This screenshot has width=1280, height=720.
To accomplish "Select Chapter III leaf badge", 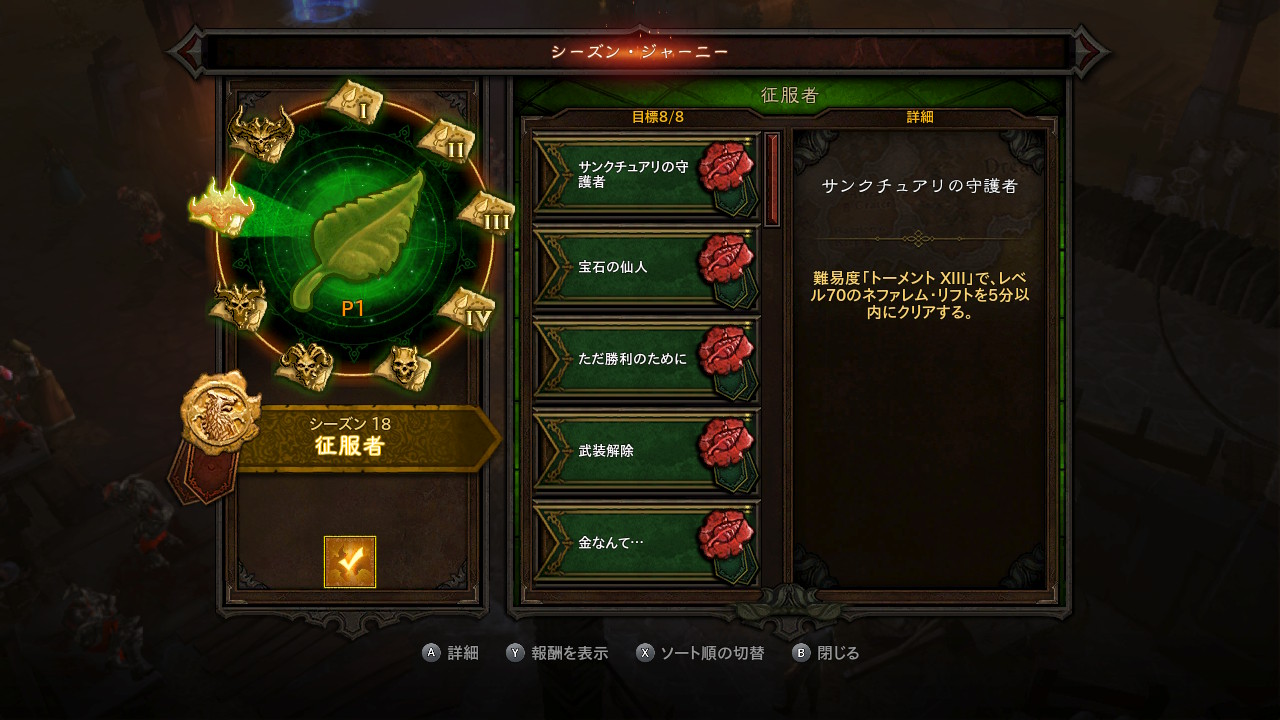I will [x=485, y=213].
